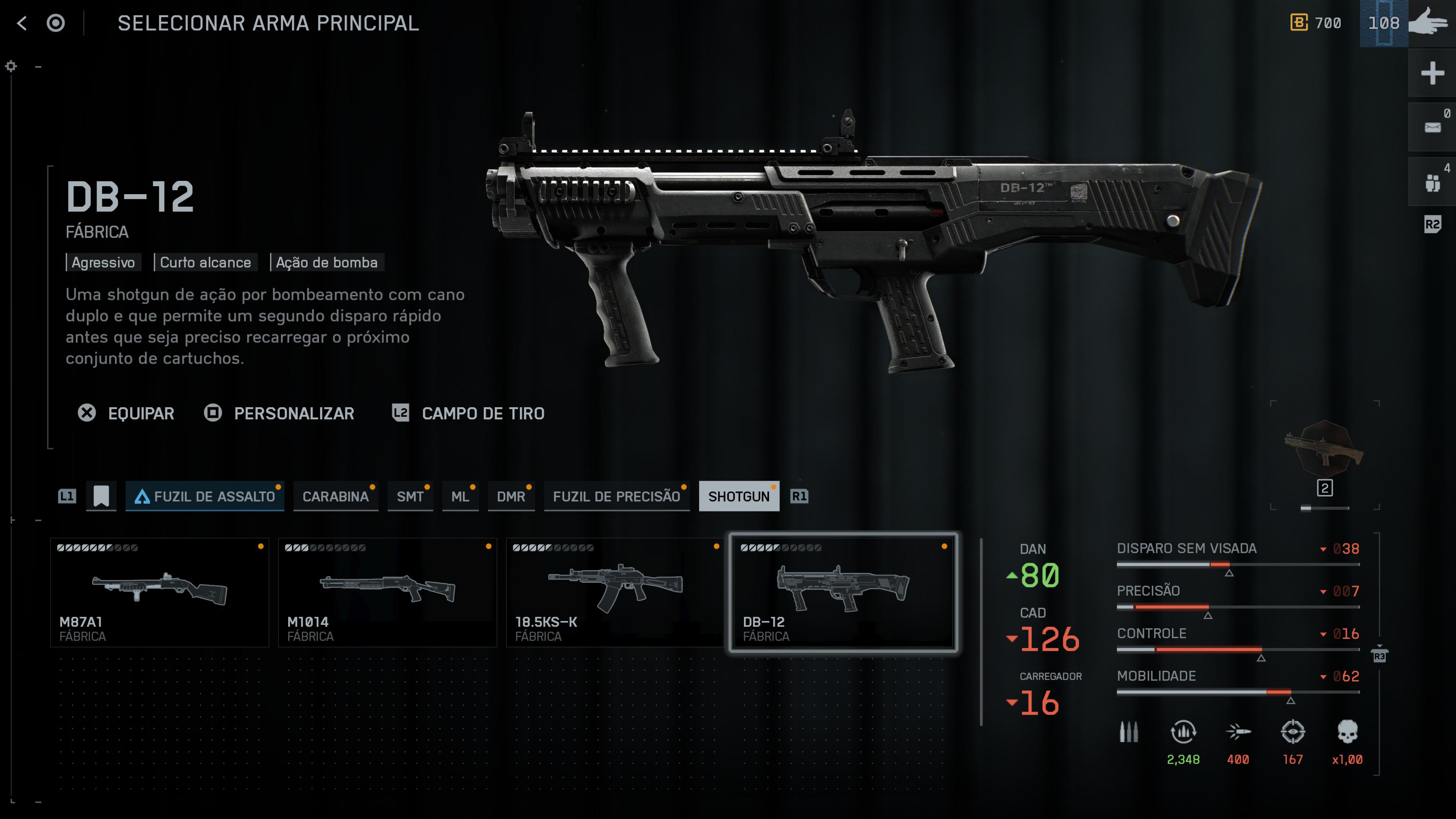Select the SHOTGUN category tab
This screenshot has width=1456, height=819.
point(738,496)
